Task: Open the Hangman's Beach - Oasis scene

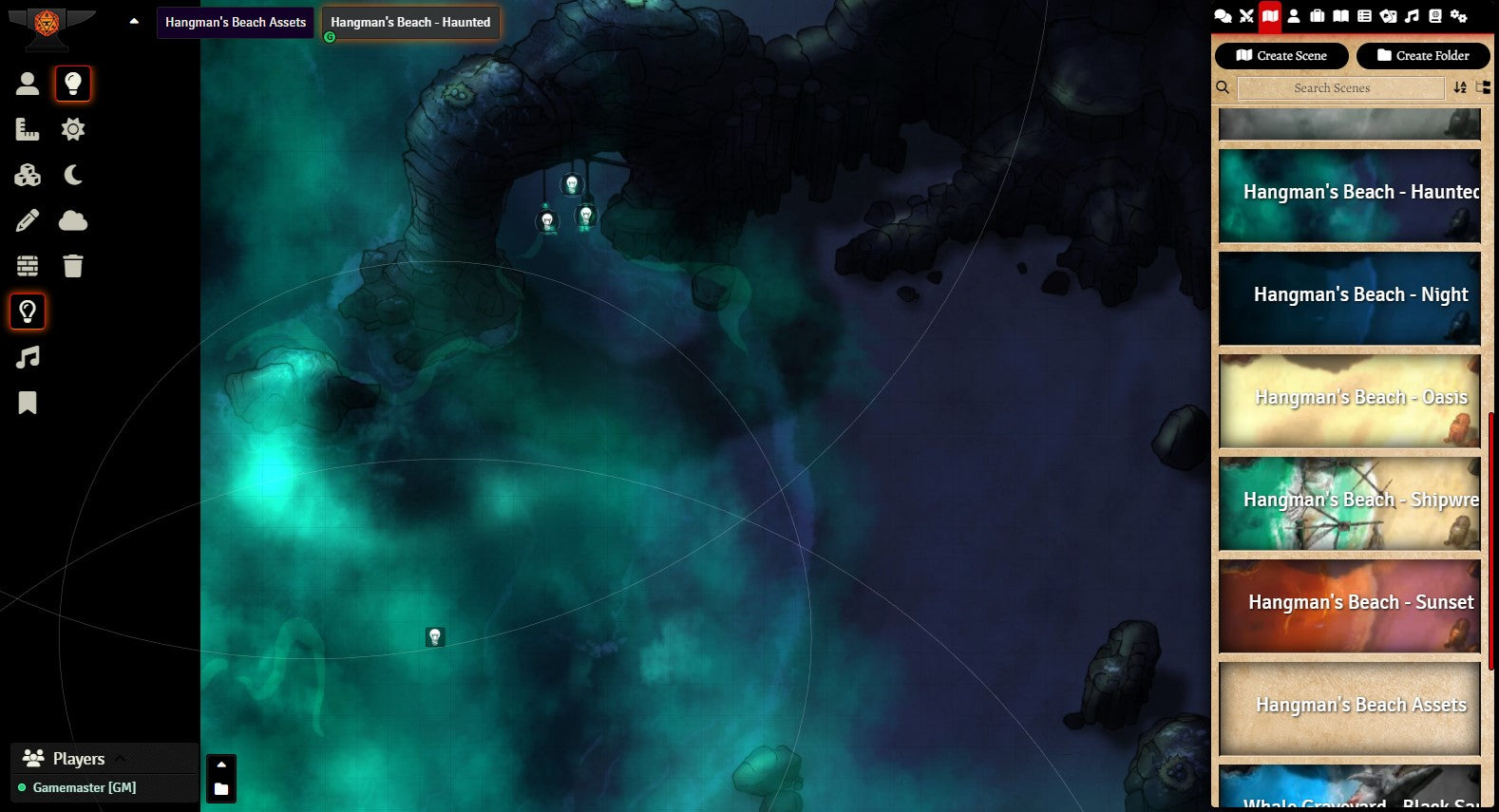Action: 1349,400
